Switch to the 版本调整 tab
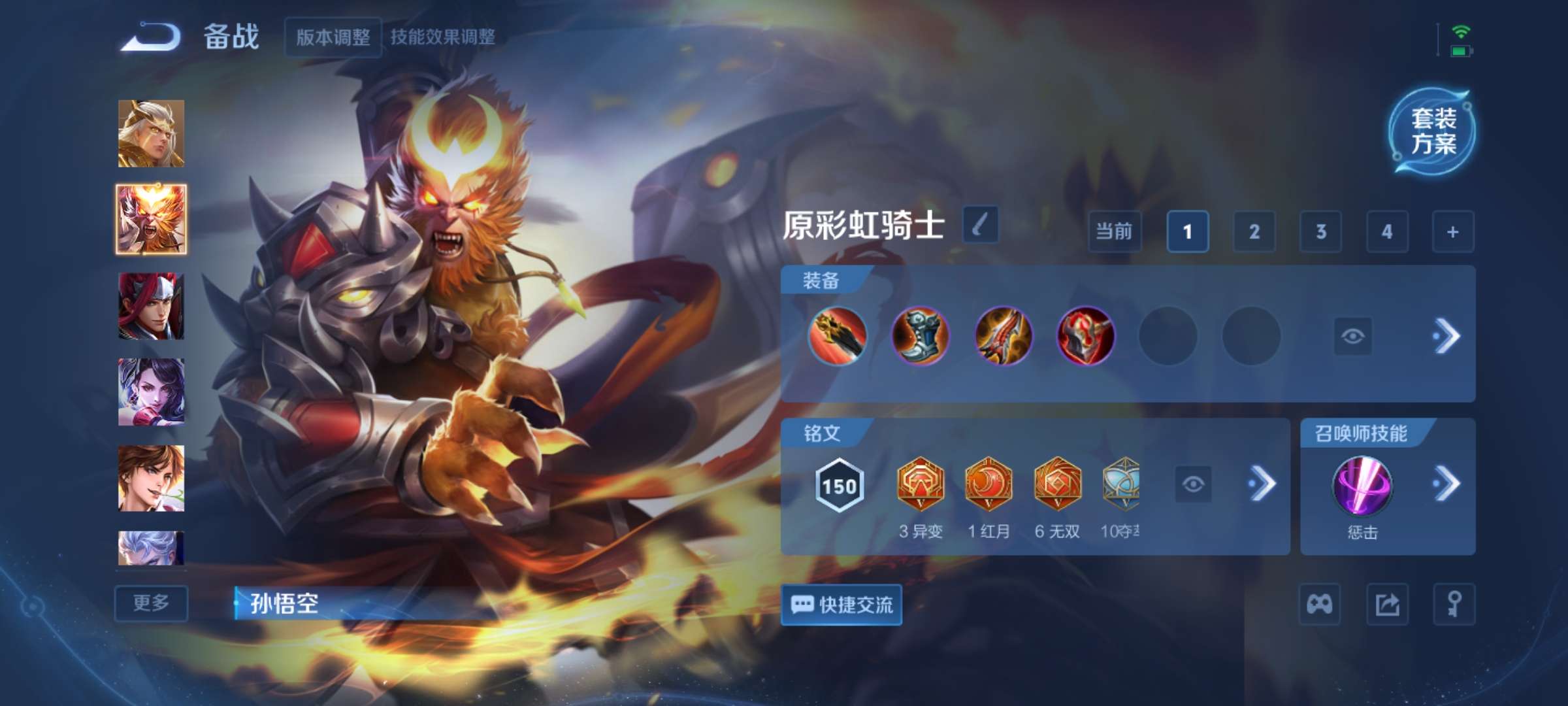Screen dimensions: 1568x706 [332, 37]
